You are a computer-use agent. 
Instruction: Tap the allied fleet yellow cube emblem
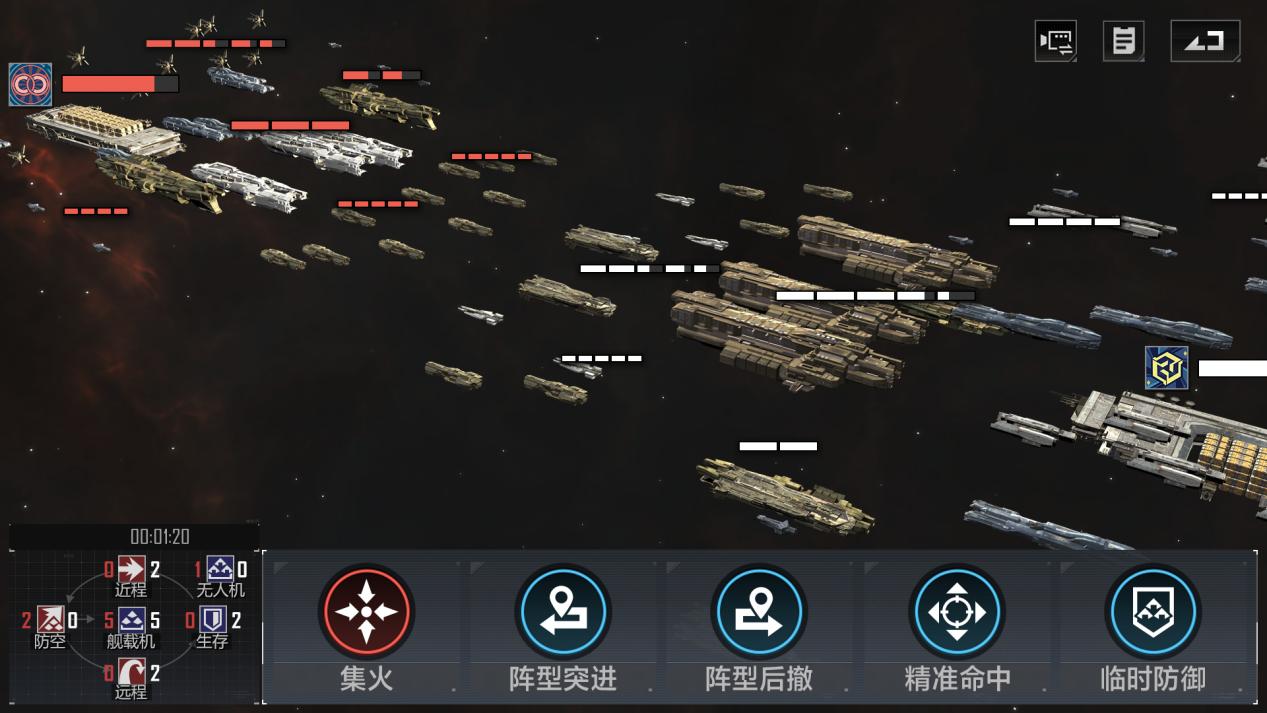pyautogui.click(x=1166, y=368)
